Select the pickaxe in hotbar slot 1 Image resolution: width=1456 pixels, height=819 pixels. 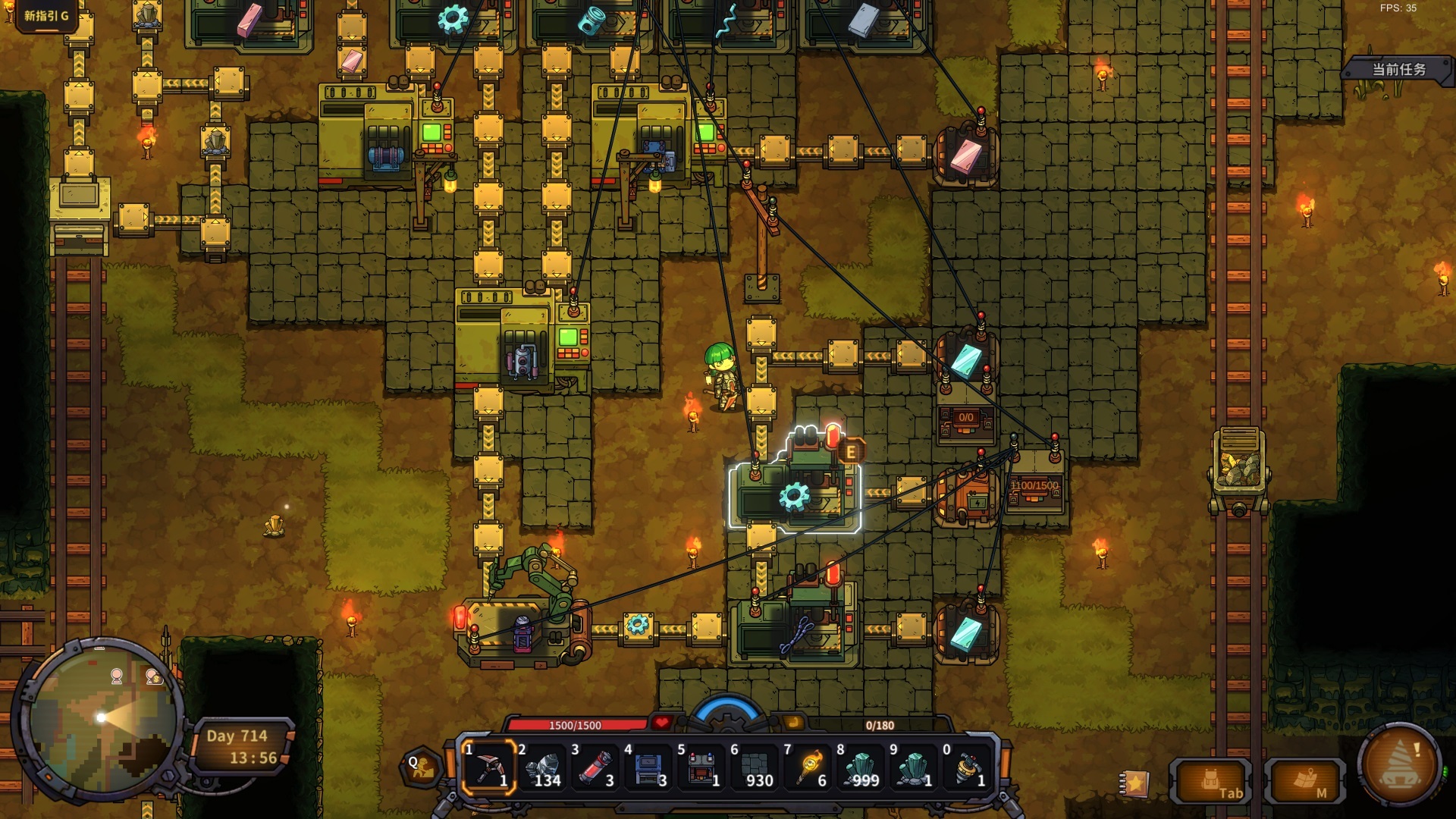pyautogui.click(x=489, y=767)
